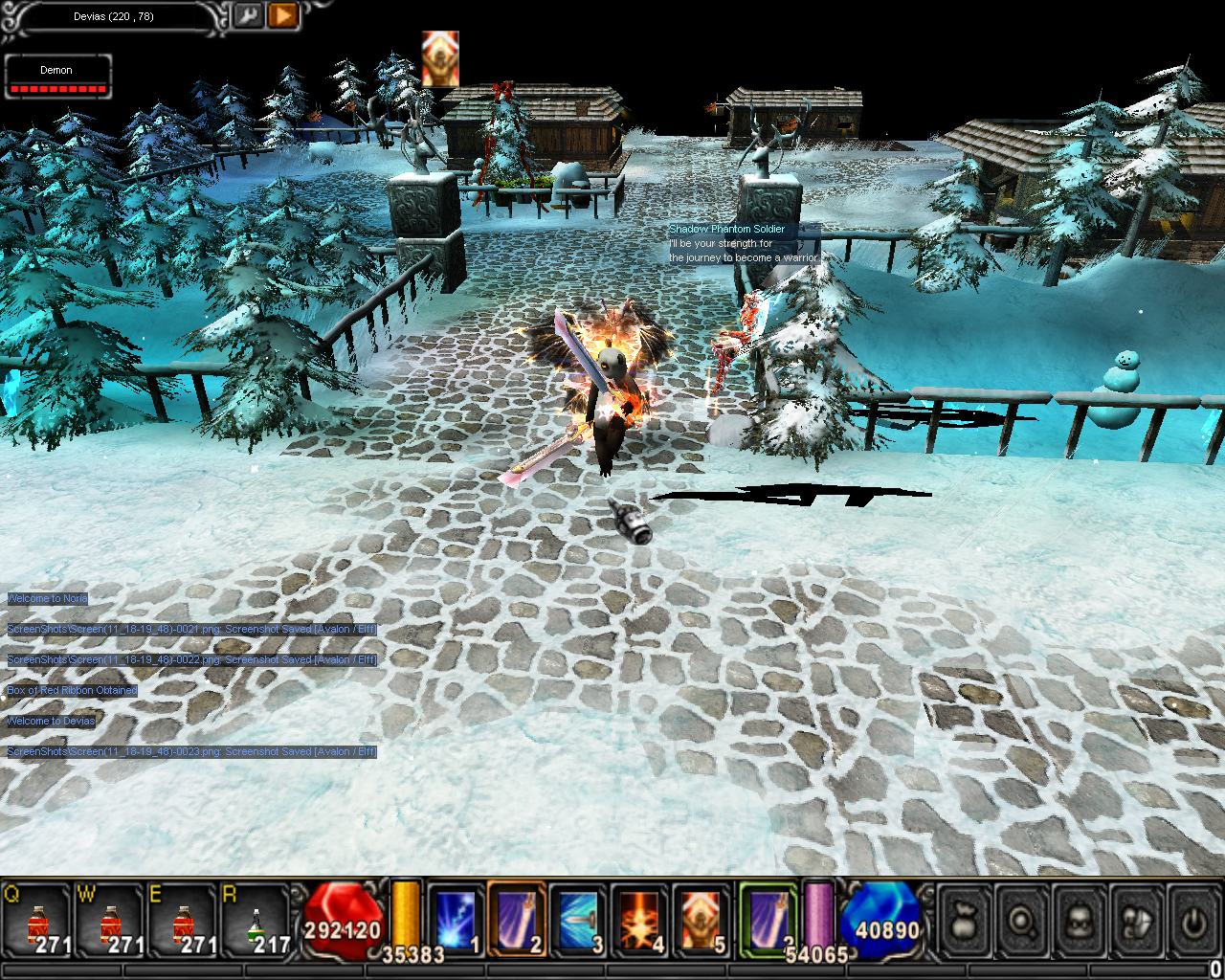
Task: Click the orange play arrow button
Action: click(x=283, y=15)
